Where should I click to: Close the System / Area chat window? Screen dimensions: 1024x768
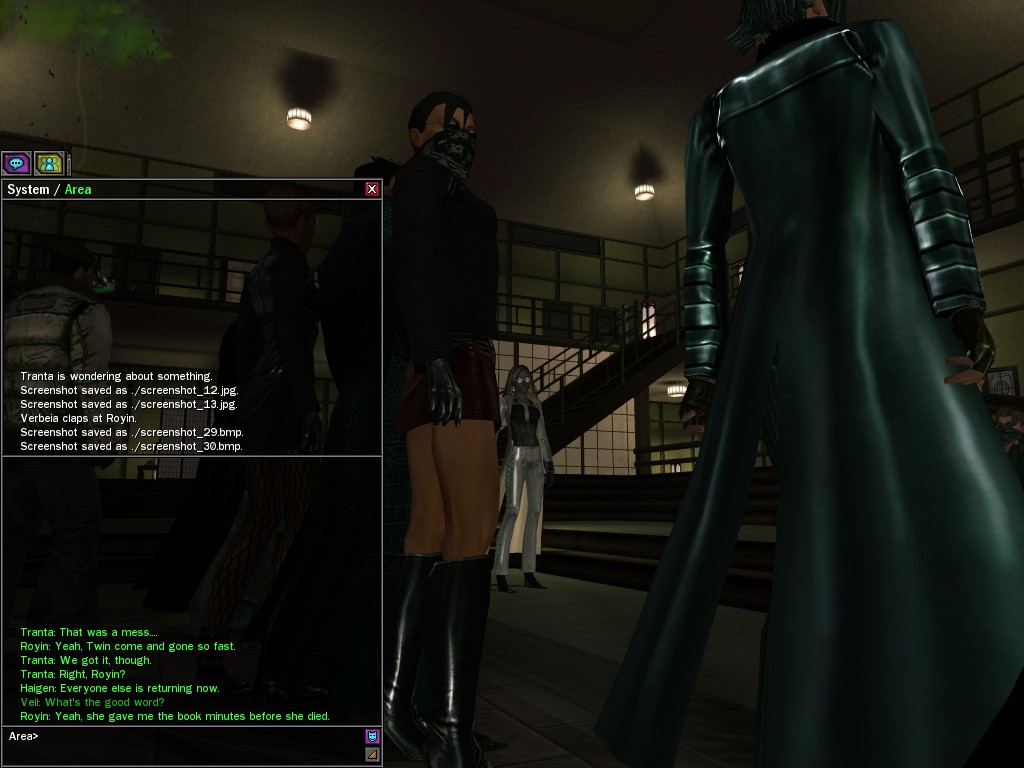tap(372, 189)
